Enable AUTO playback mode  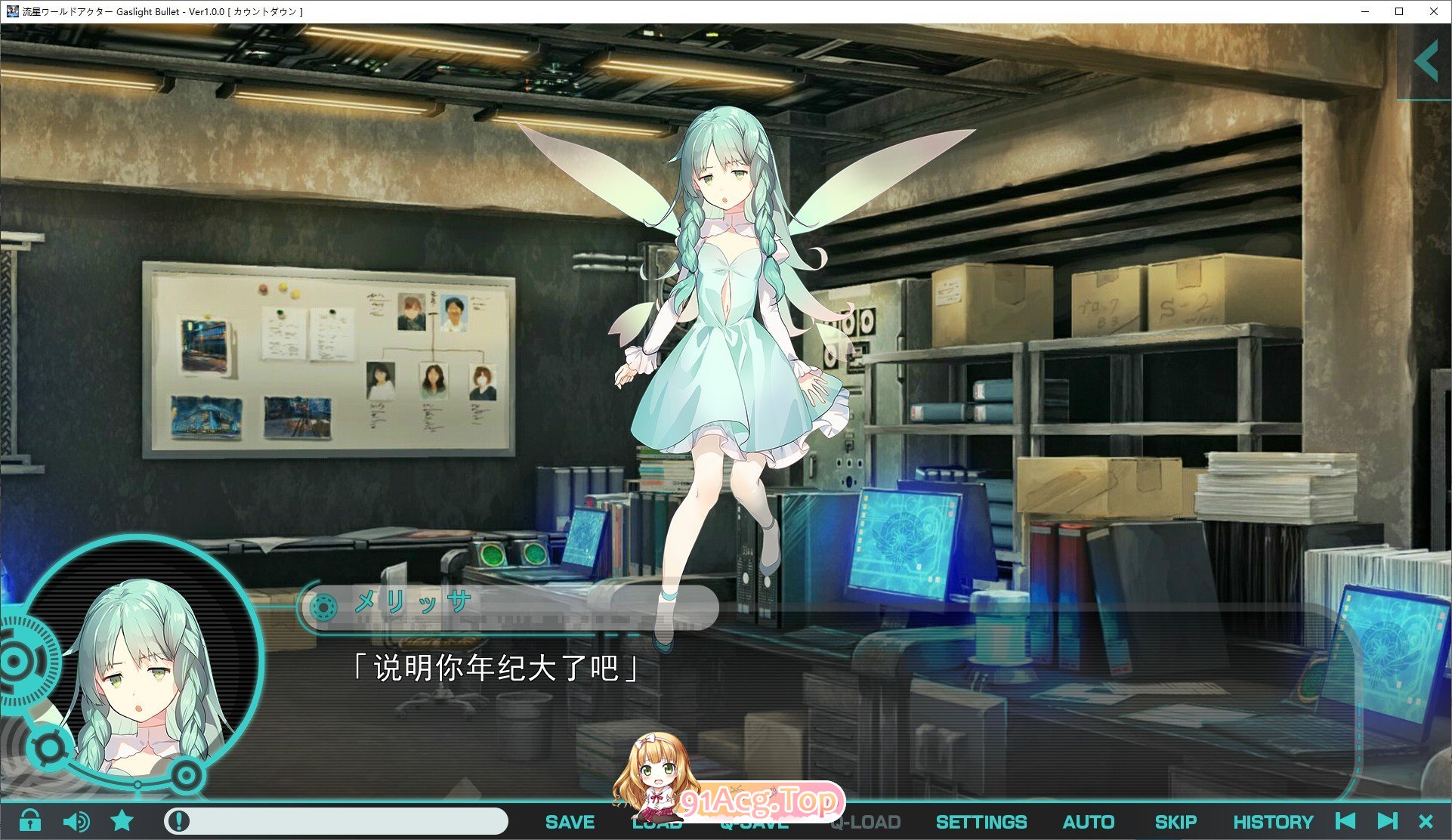pyautogui.click(x=1089, y=822)
